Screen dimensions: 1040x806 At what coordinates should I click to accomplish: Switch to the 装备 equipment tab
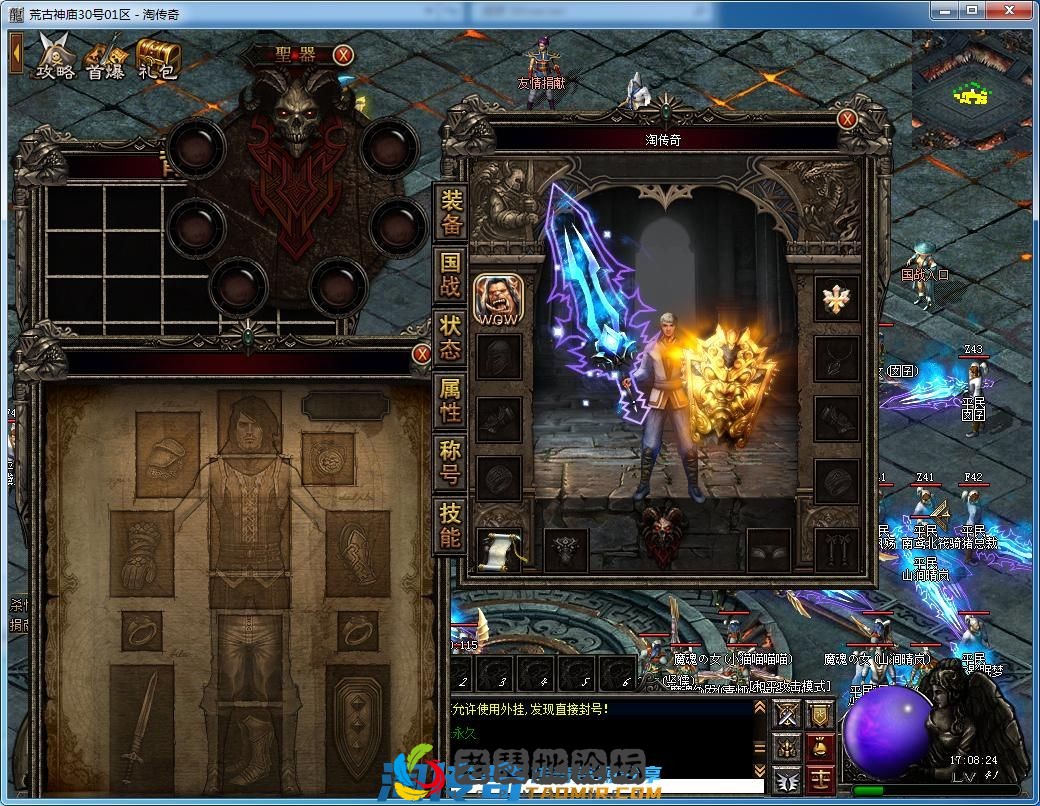coord(451,211)
